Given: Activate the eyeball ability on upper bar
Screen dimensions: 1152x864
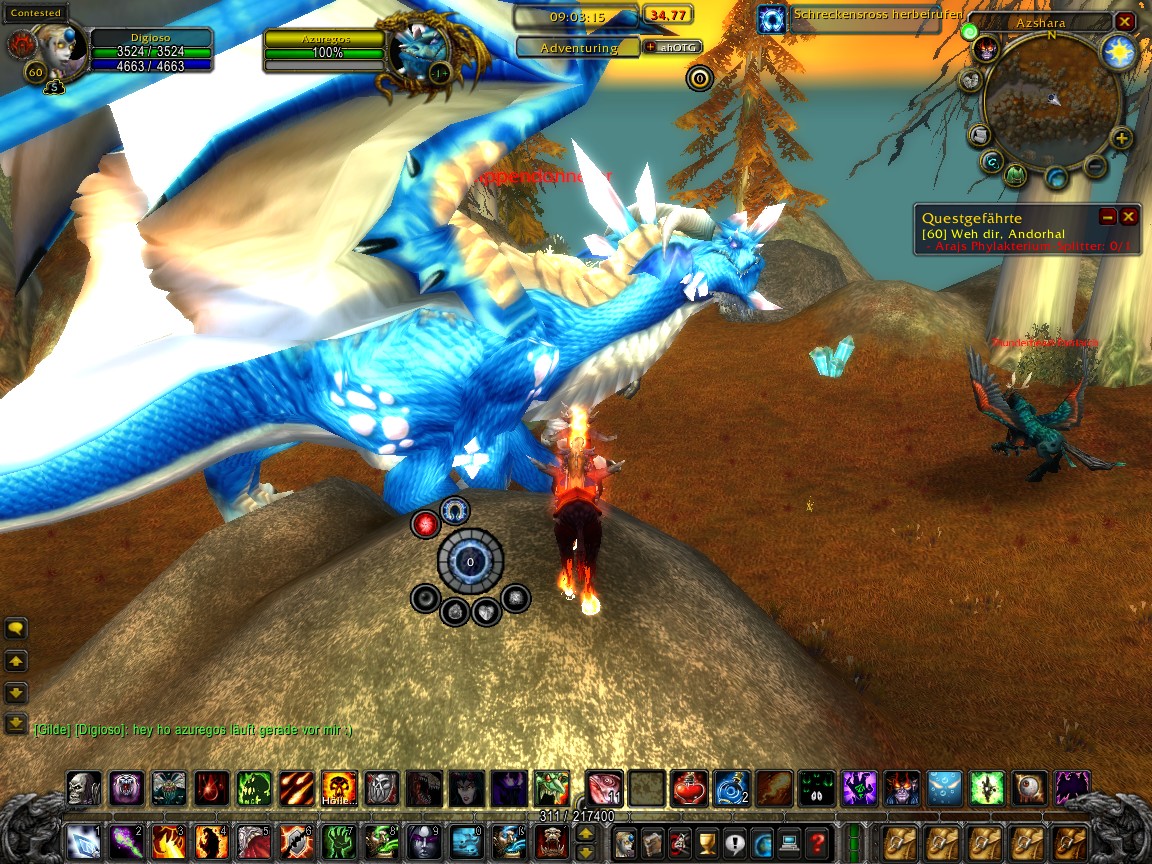Looking at the screenshot, I should pyautogui.click(x=1030, y=788).
